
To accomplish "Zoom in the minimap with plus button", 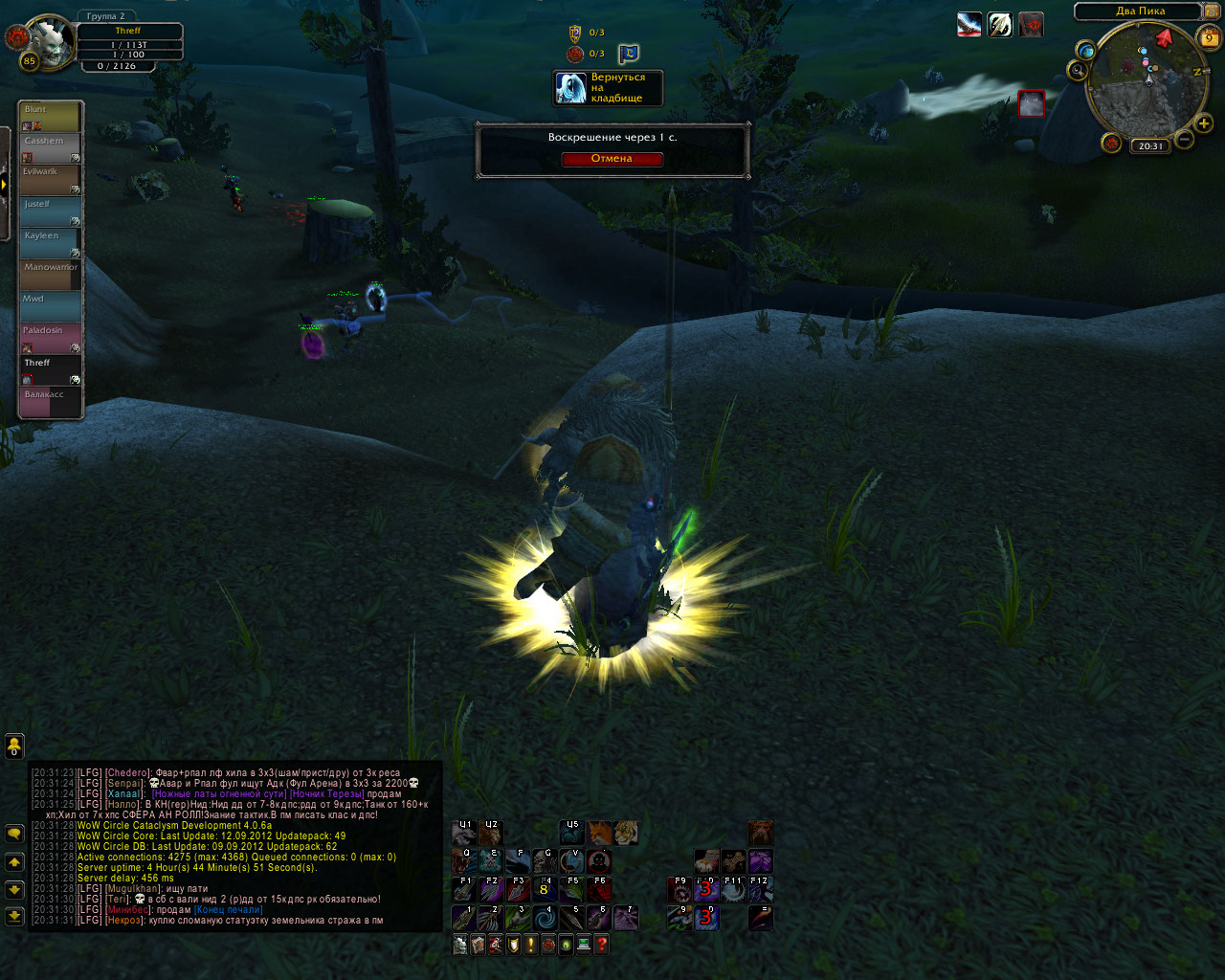I will coord(1204,124).
